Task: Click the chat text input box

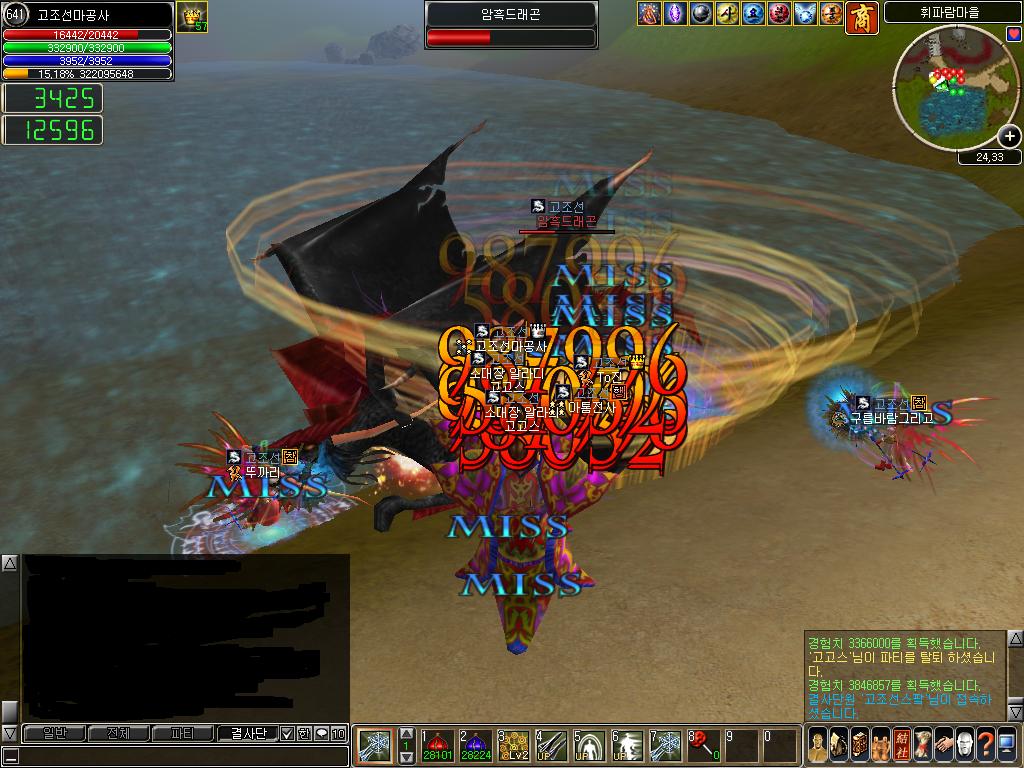Action: (180, 756)
